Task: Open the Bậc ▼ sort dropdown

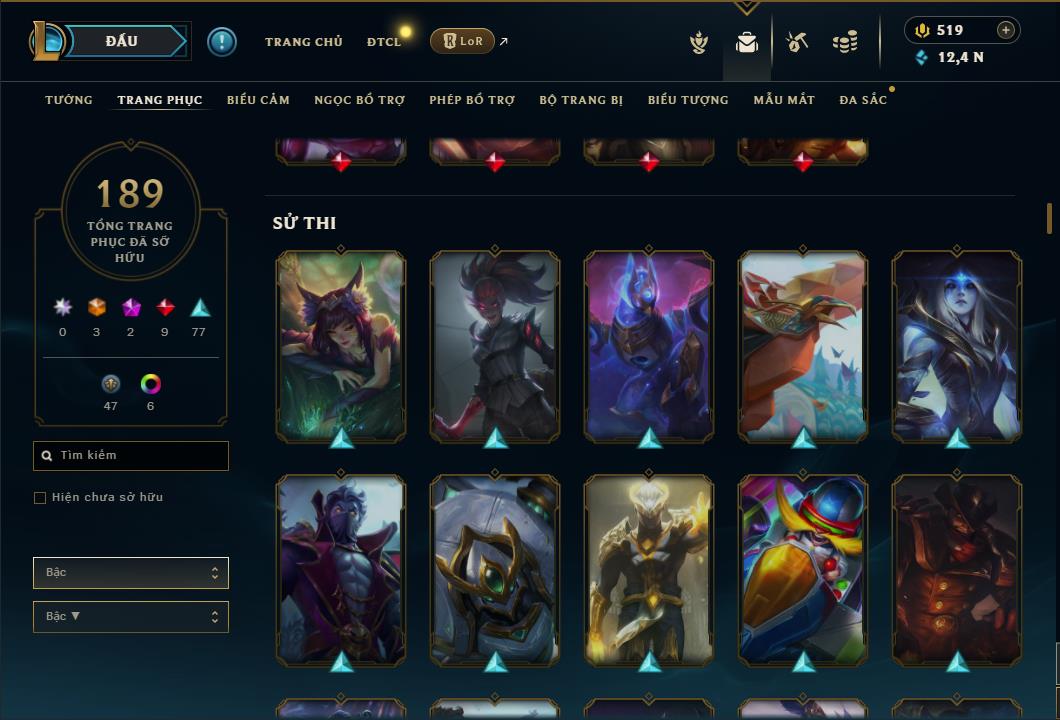Action: tap(131, 617)
